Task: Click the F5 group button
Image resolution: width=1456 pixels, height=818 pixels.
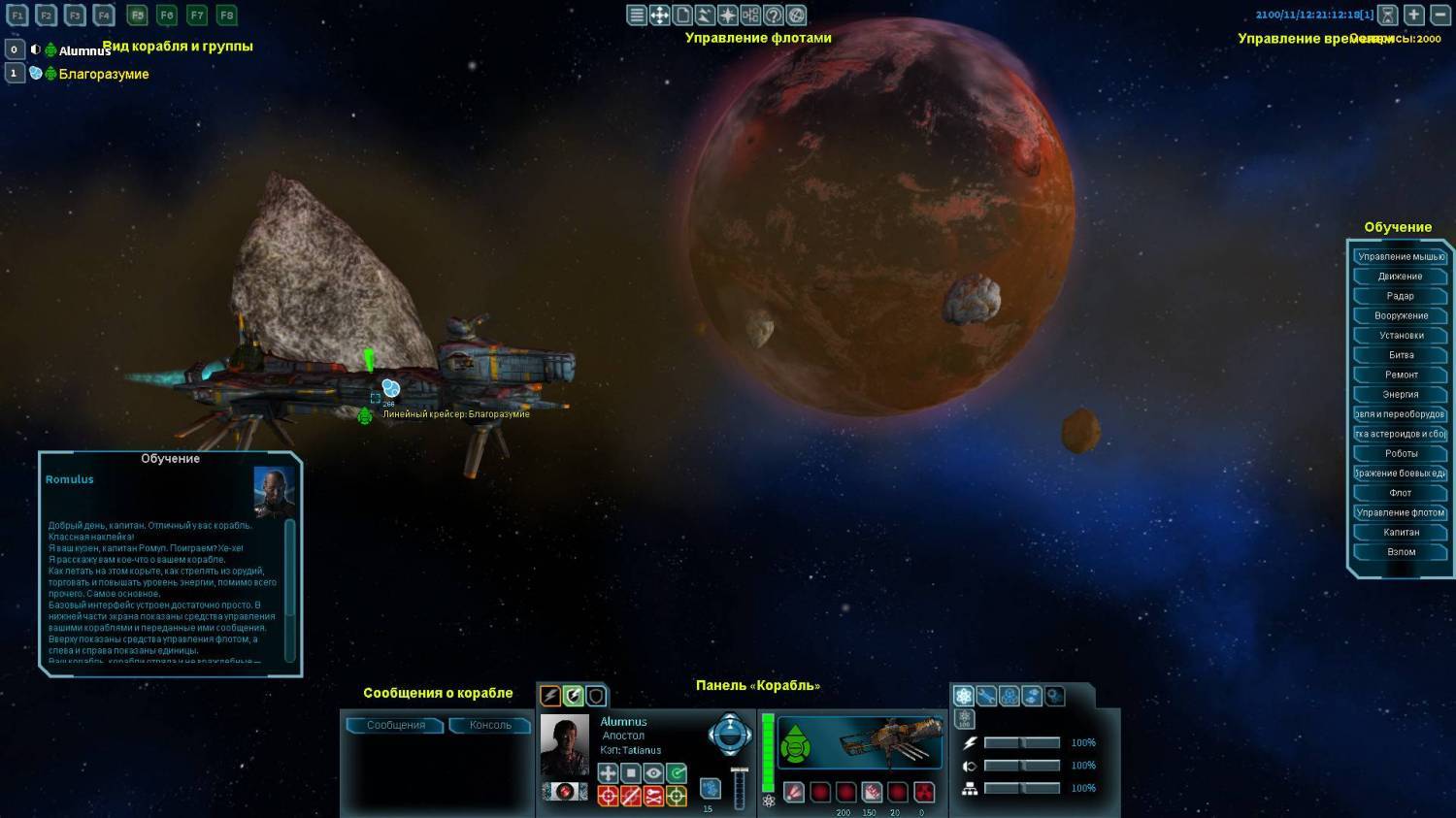Action: point(137,16)
